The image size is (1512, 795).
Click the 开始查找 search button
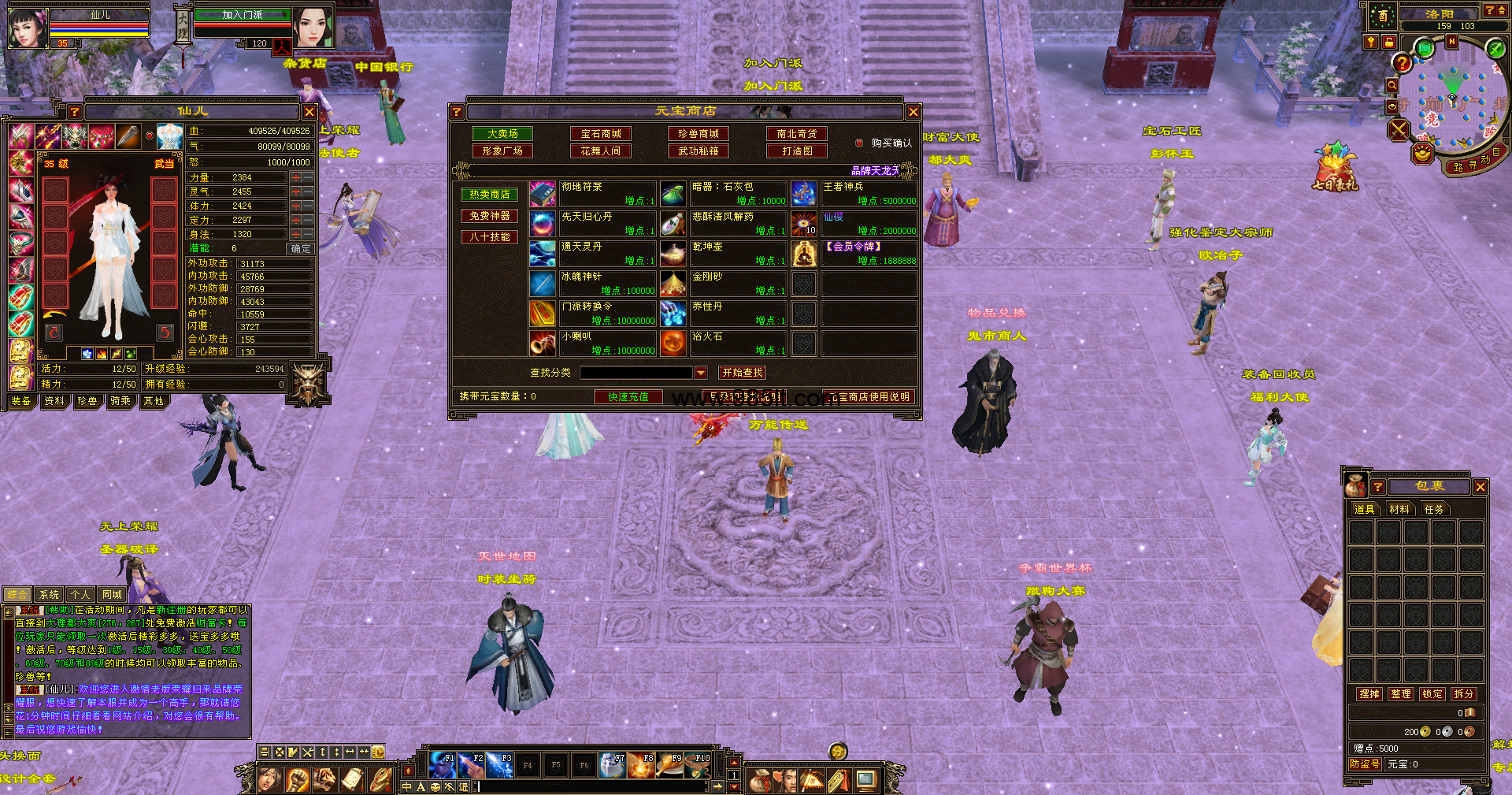(x=742, y=373)
